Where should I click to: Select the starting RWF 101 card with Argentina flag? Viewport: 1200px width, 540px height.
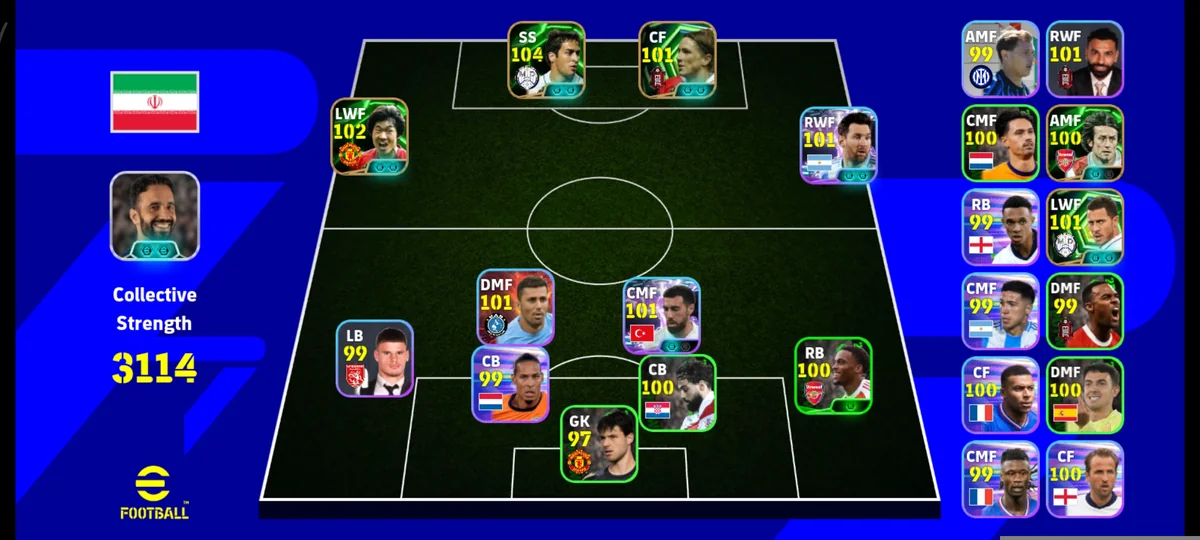tap(838, 145)
